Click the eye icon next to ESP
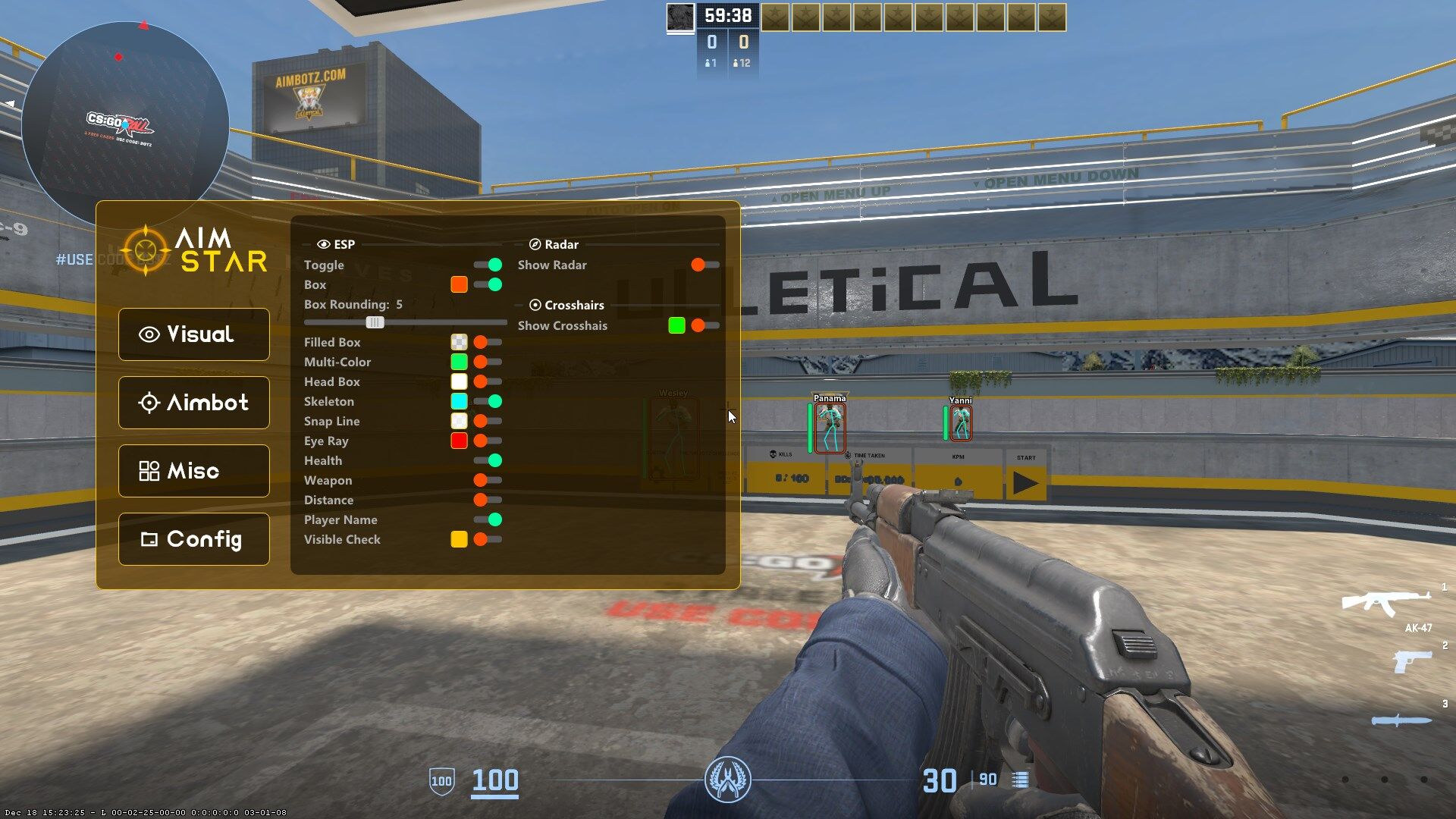Image resolution: width=1456 pixels, height=819 pixels. [322, 244]
